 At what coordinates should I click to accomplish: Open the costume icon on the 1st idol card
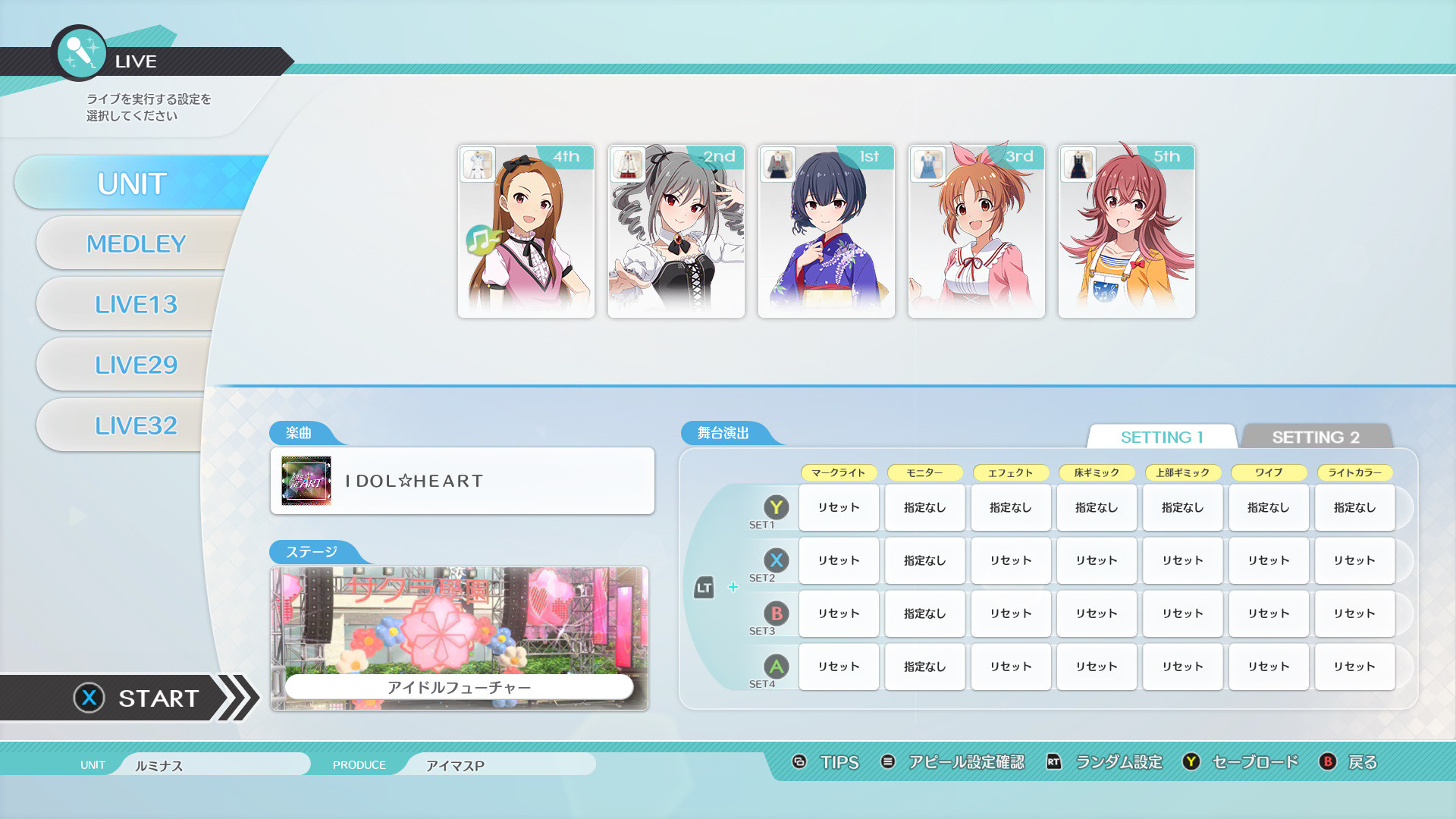click(778, 164)
